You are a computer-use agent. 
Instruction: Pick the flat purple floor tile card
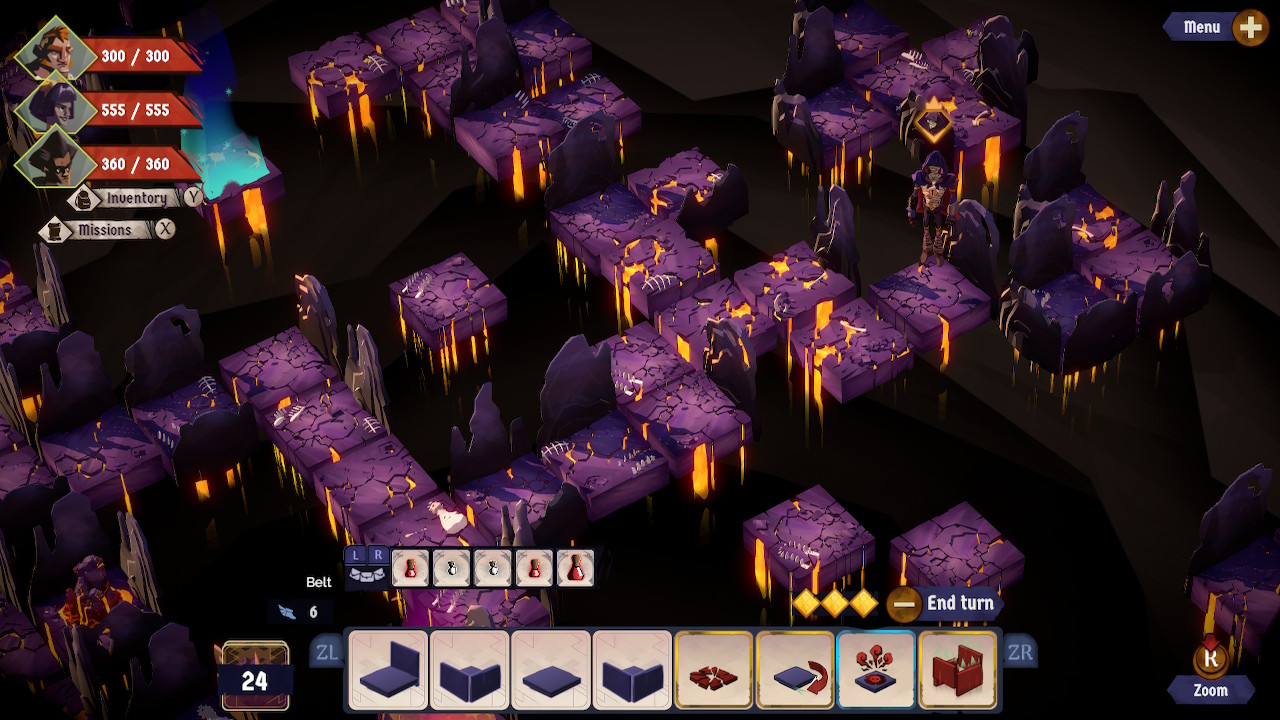point(548,668)
